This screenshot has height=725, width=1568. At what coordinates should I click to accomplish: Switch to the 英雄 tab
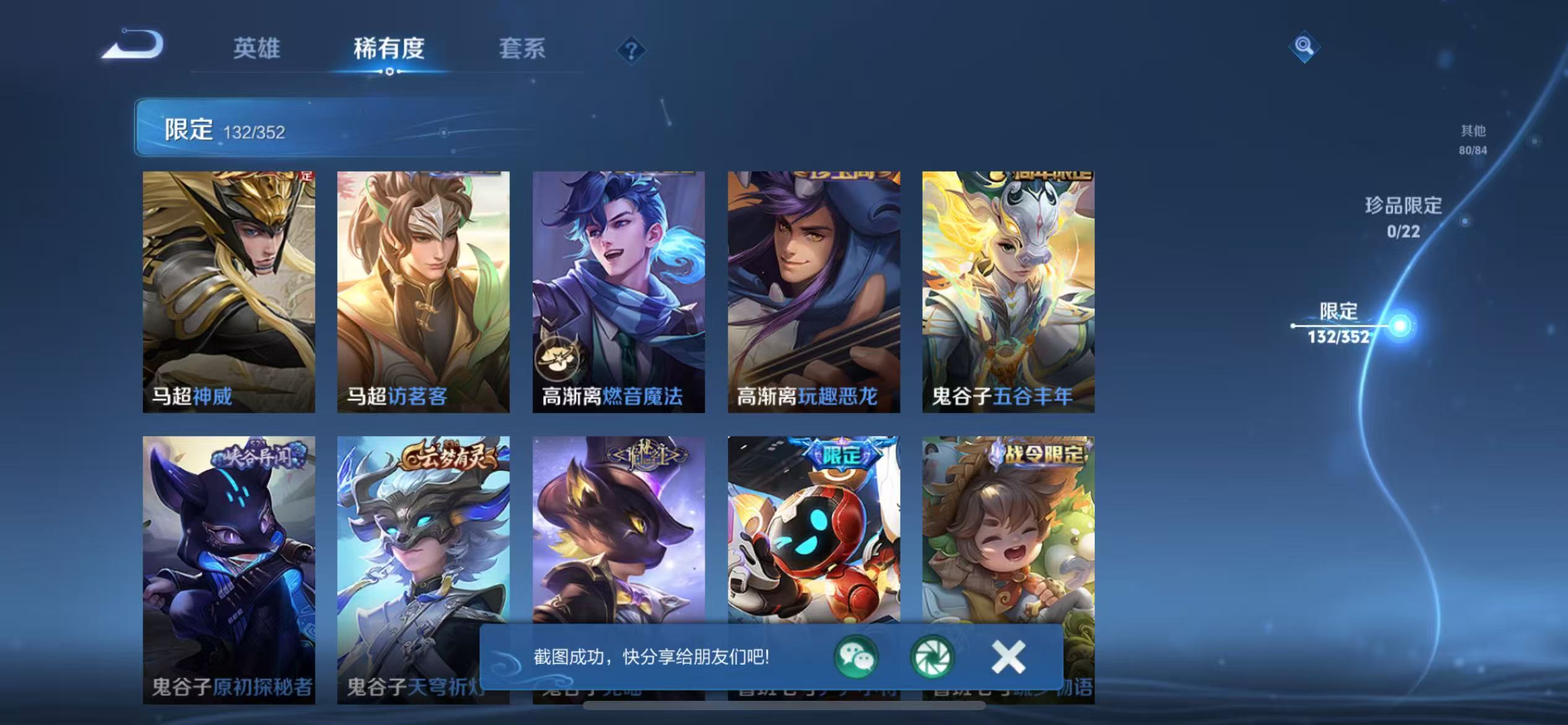256,48
